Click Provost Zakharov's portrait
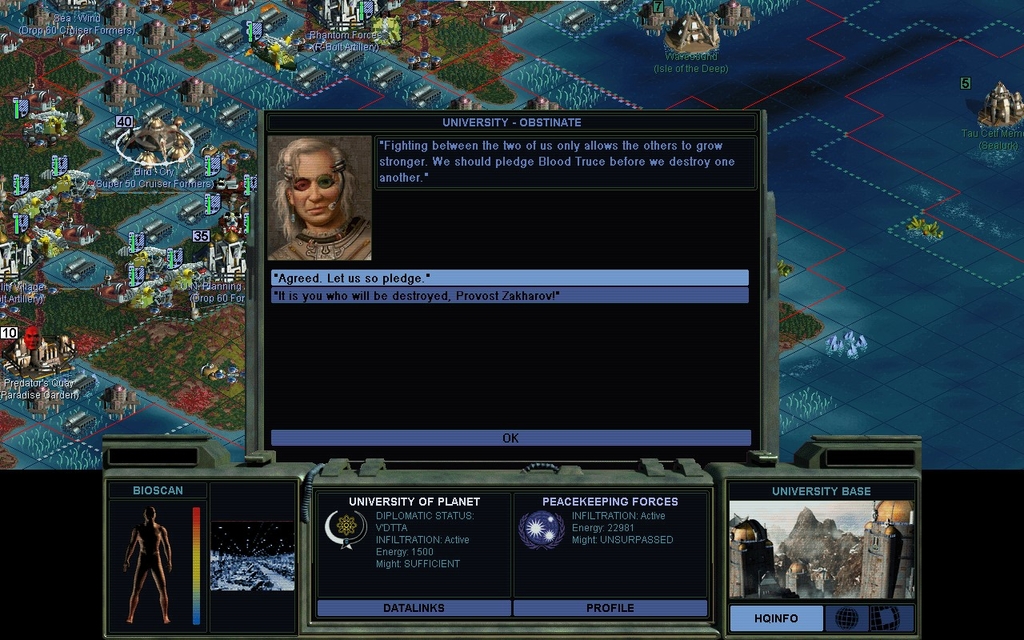 point(319,198)
